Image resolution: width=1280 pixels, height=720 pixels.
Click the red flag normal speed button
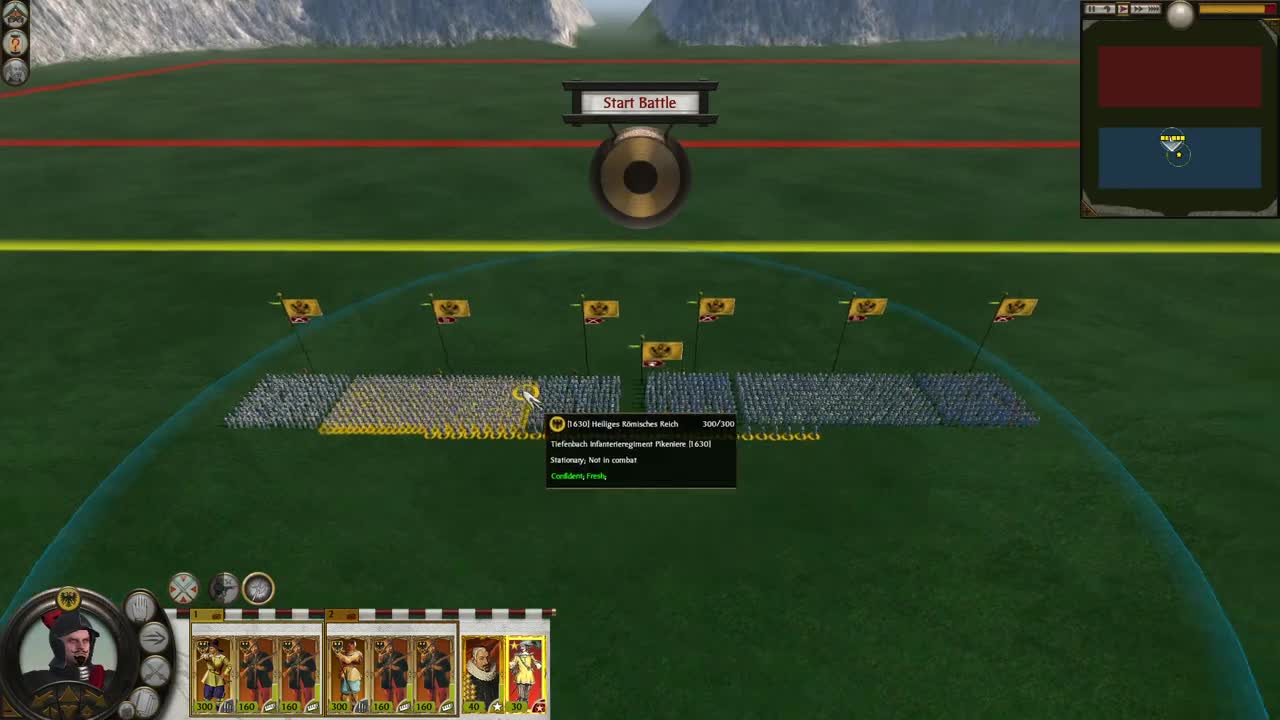tap(1124, 9)
